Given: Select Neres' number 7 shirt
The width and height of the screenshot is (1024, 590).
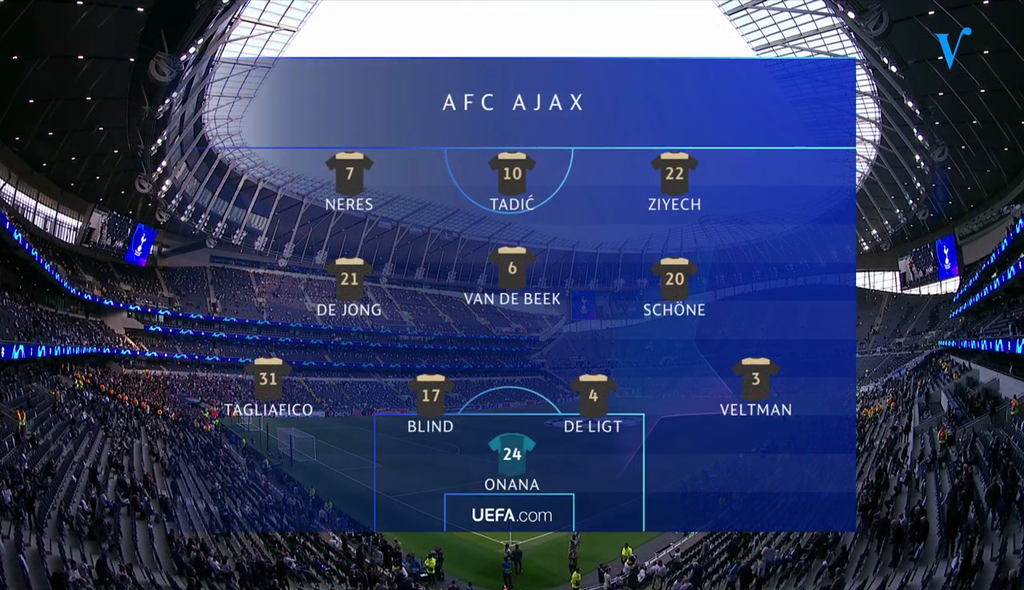Looking at the screenshot, I should [349, 174].
